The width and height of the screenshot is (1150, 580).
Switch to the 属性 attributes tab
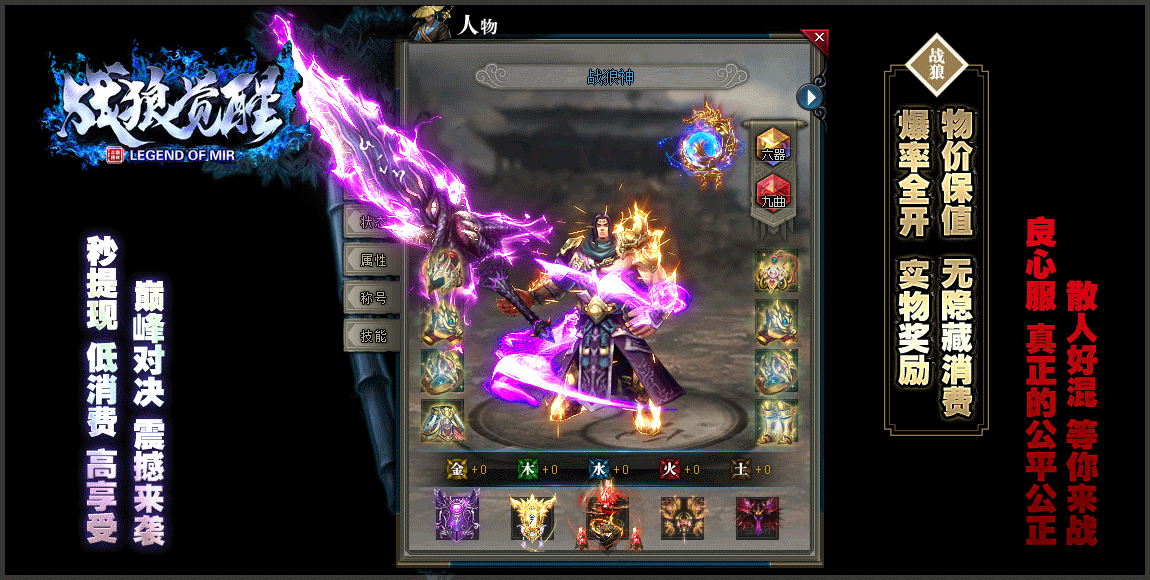click(372, 260)
